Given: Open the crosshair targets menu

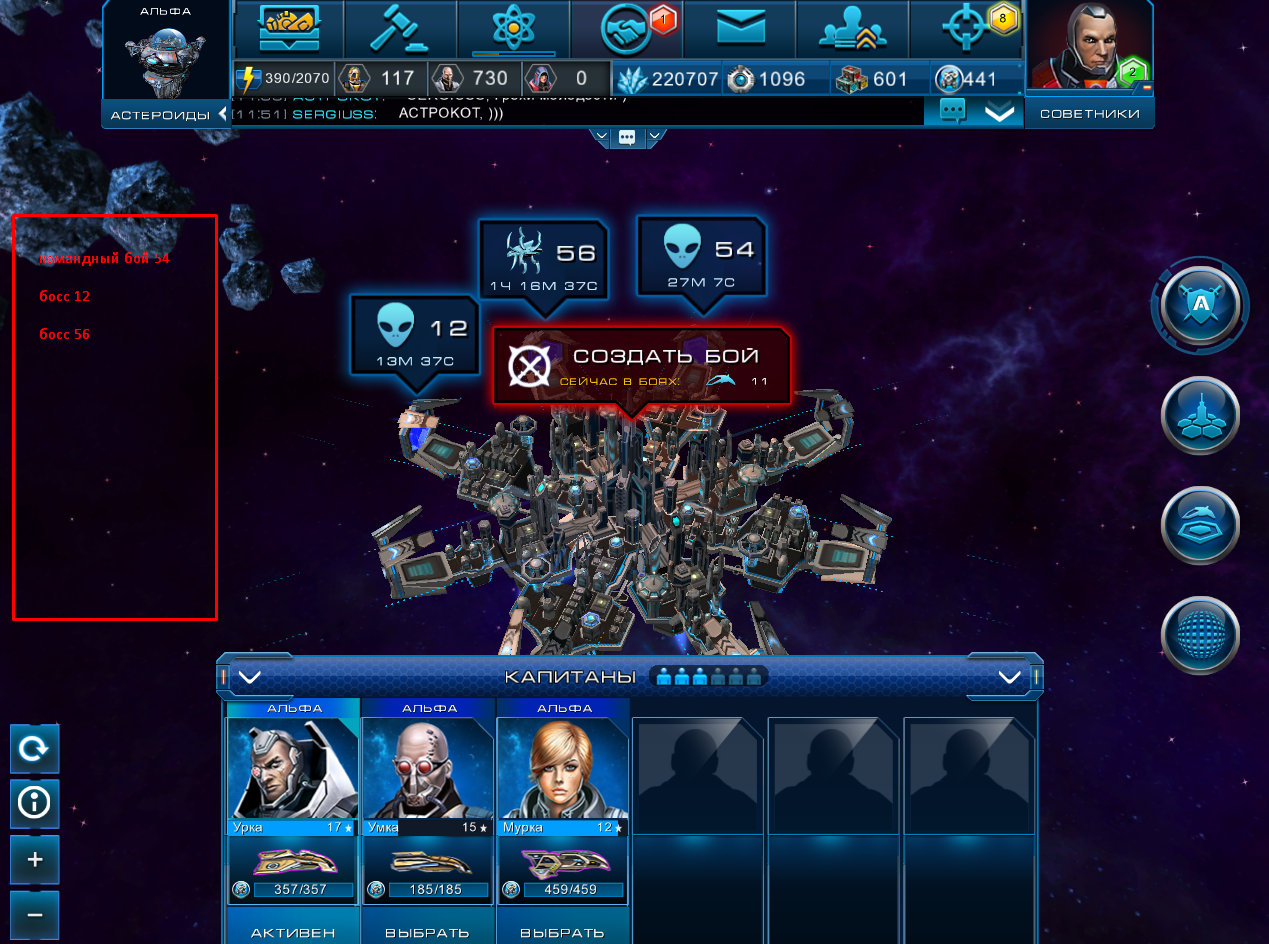Looking at the screenshot, I should tap(965, 30).
